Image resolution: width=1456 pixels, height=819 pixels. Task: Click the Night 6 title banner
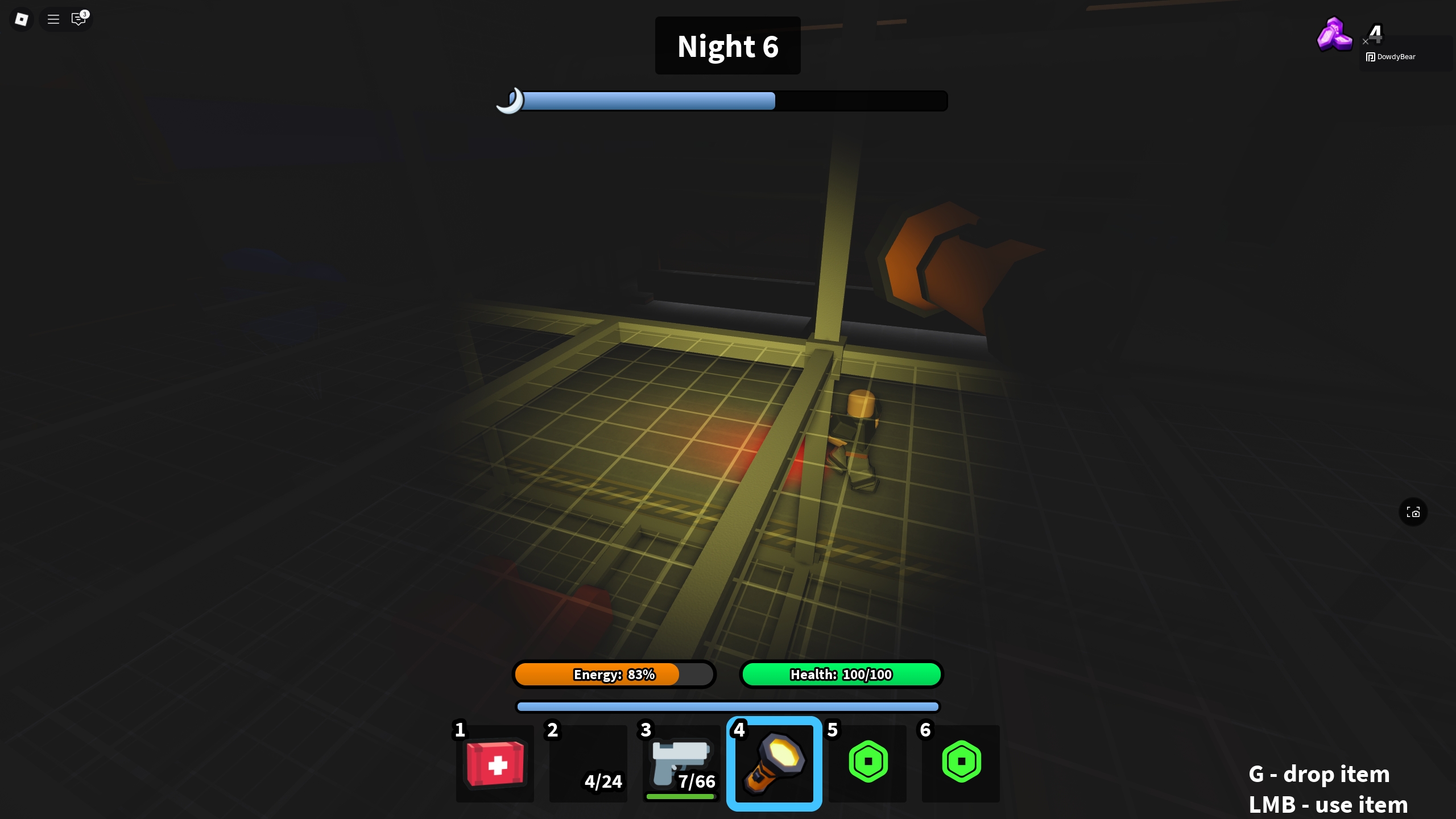pos(727,45)
